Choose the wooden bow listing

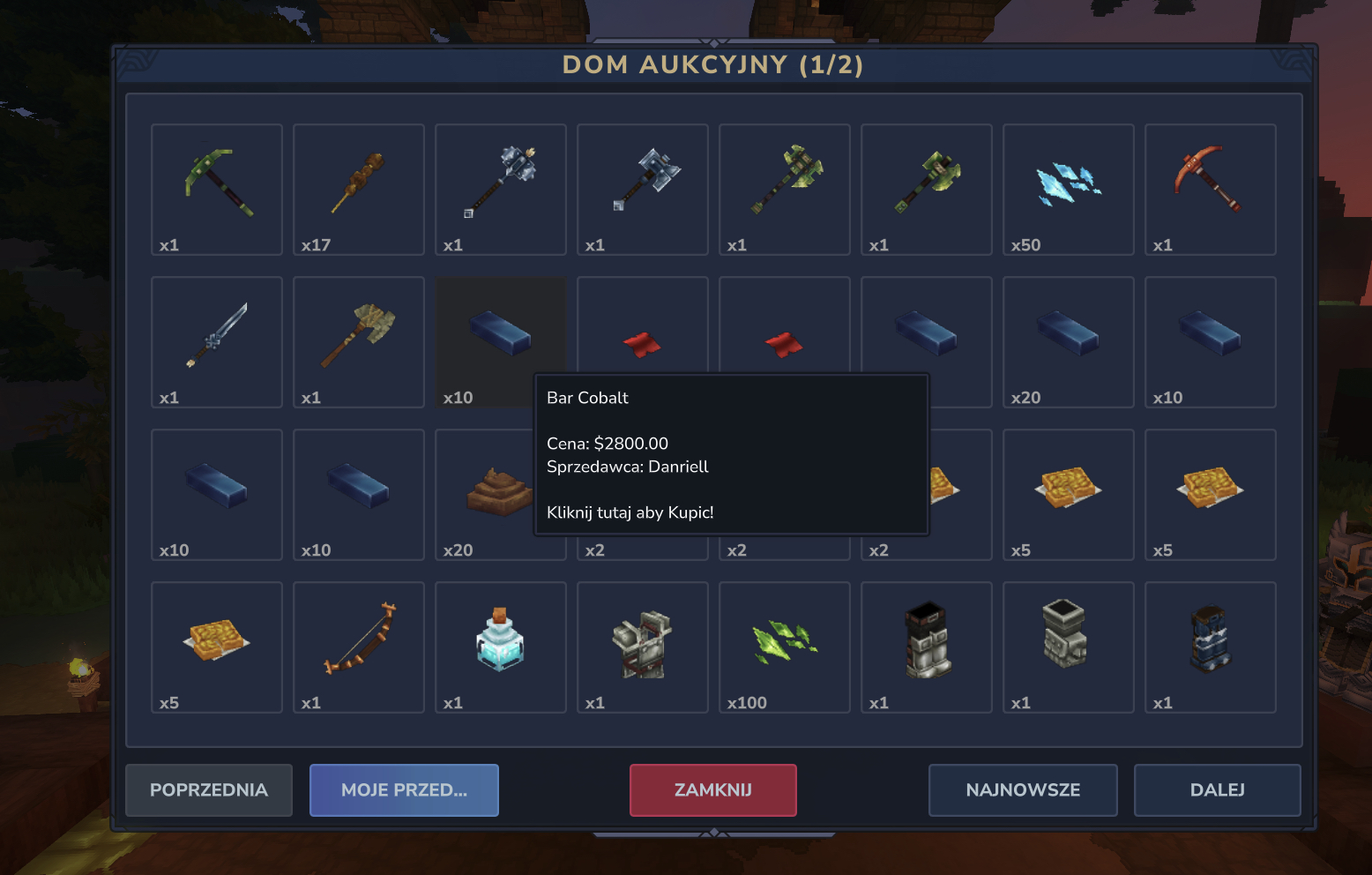click(359, 647)
